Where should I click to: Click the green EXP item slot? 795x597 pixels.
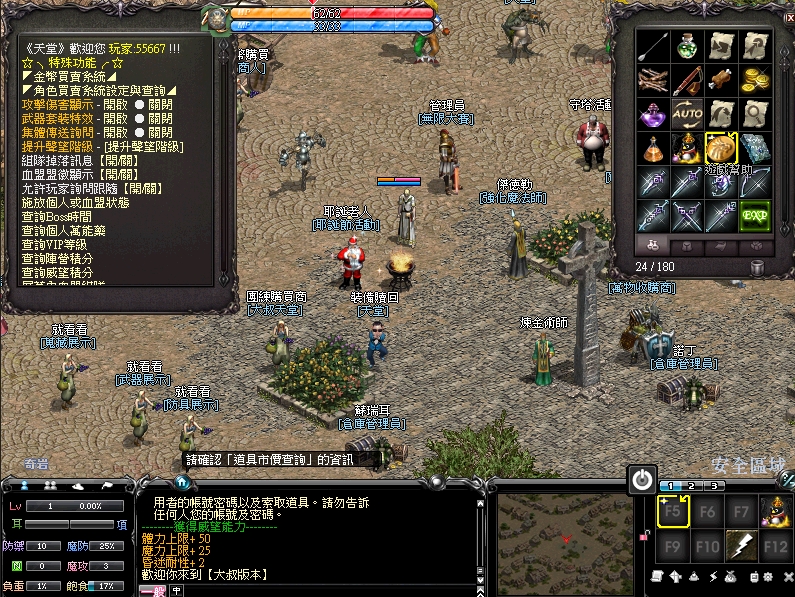coord(755,214)
